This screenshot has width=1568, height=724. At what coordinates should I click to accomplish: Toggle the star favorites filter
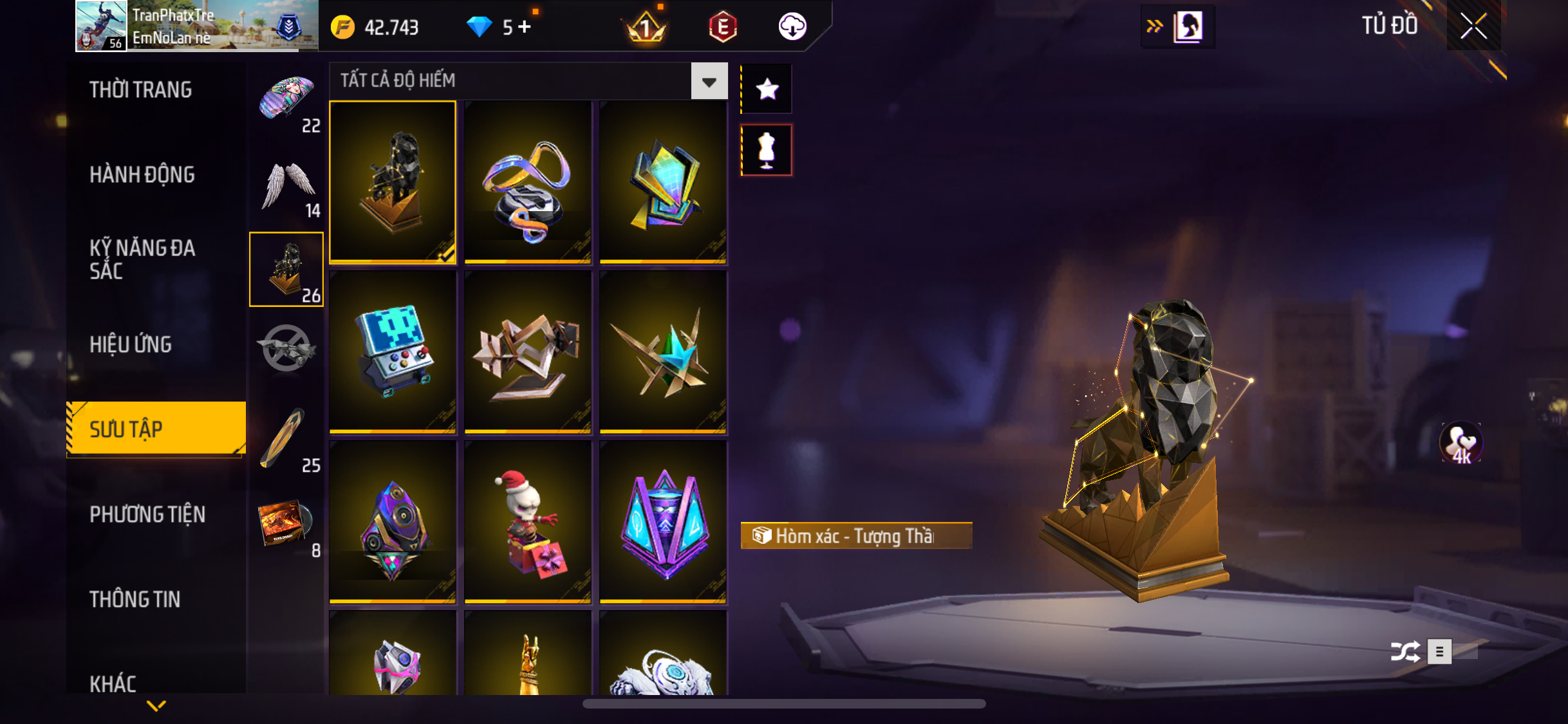(767, 89)
